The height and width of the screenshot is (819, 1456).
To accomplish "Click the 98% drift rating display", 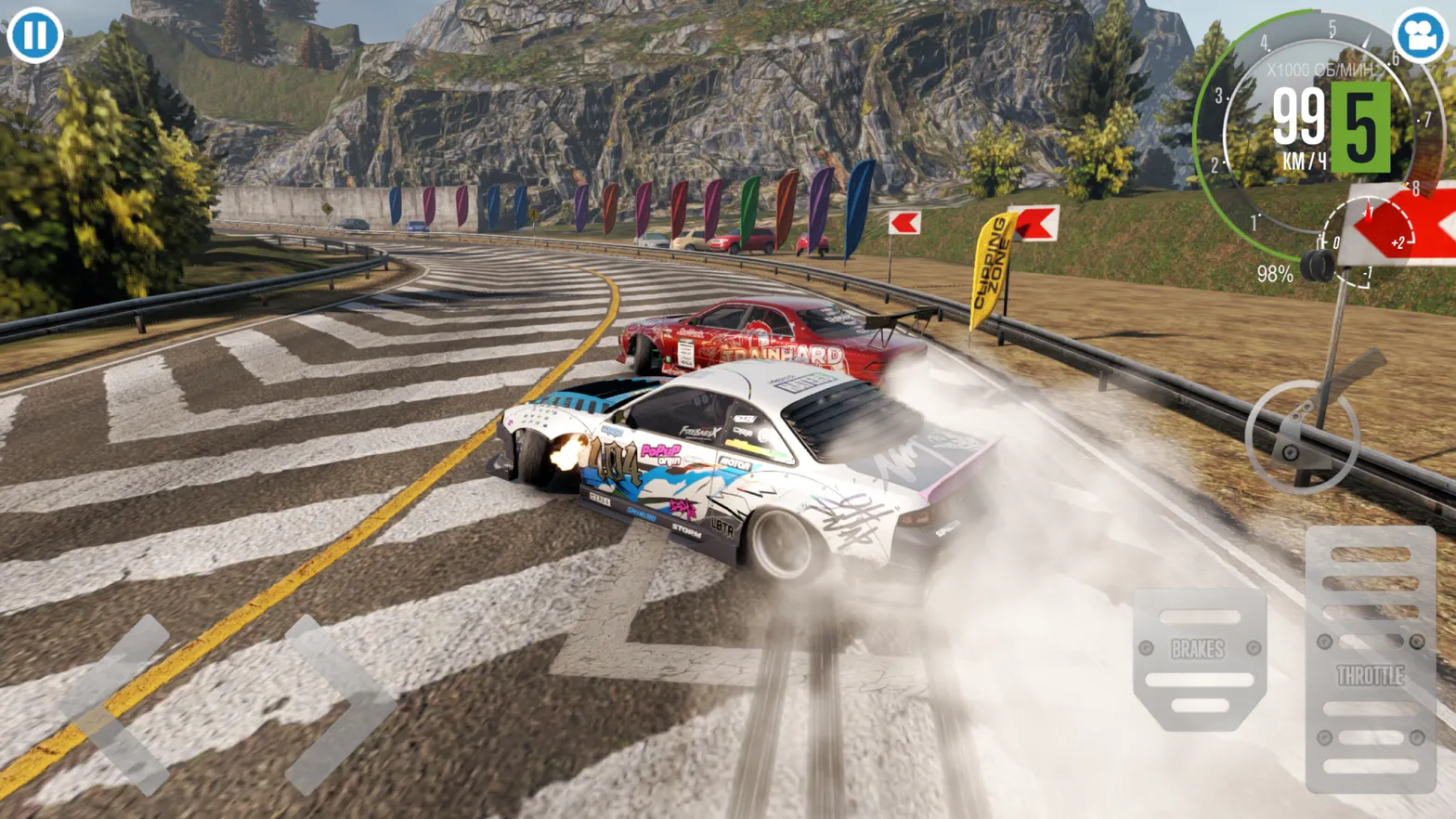I will click(x=1275, y=273).
